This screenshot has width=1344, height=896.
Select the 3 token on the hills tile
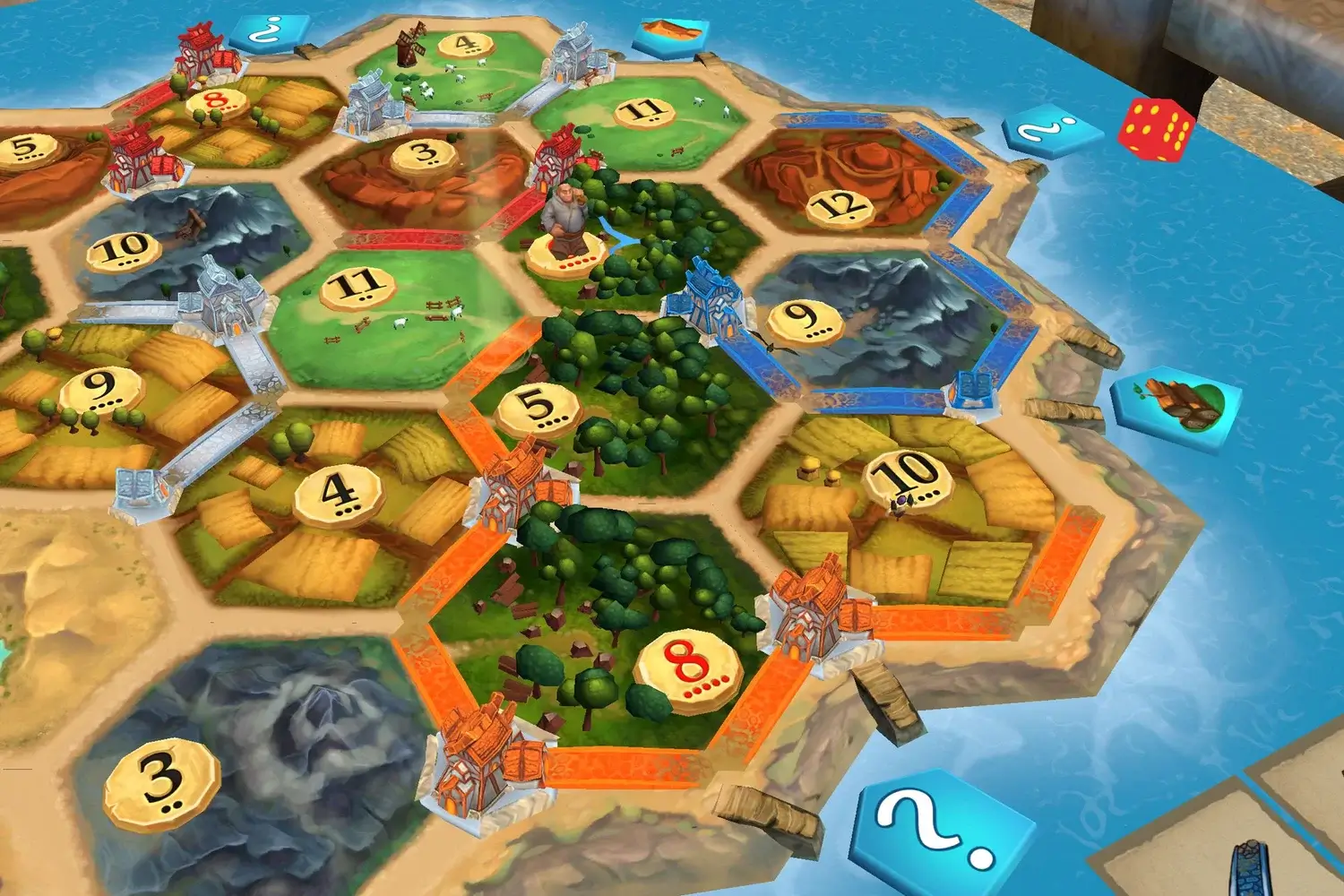click(x=426, y=153)
